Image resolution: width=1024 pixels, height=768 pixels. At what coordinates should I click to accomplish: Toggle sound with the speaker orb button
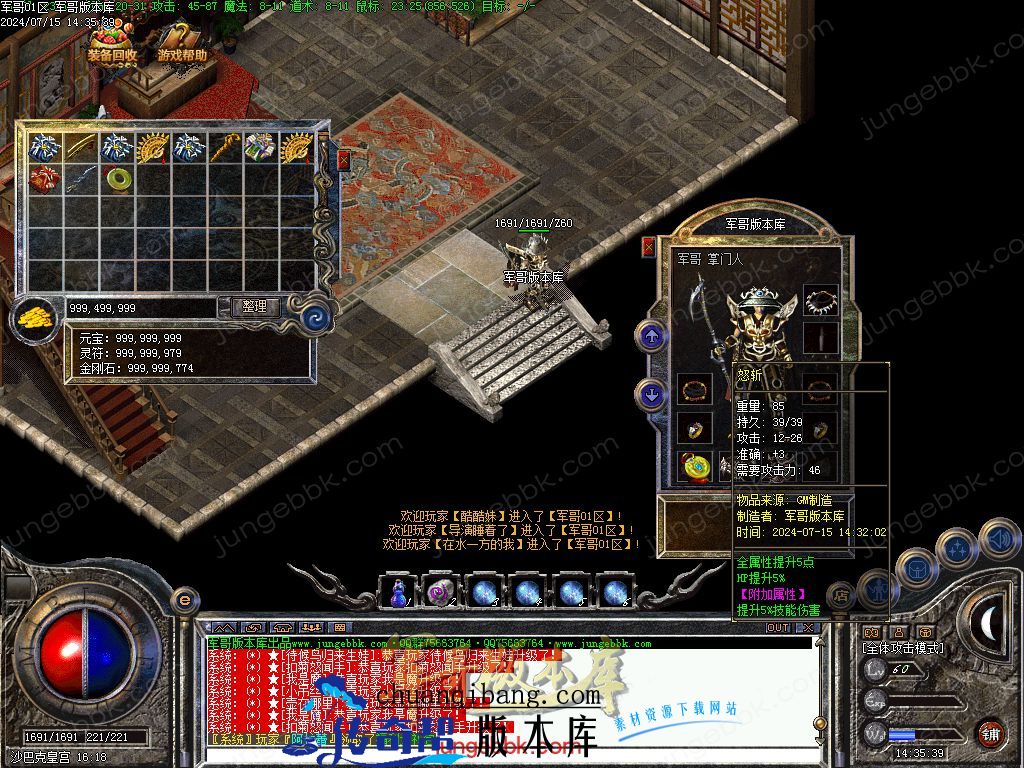click(998, 539)
